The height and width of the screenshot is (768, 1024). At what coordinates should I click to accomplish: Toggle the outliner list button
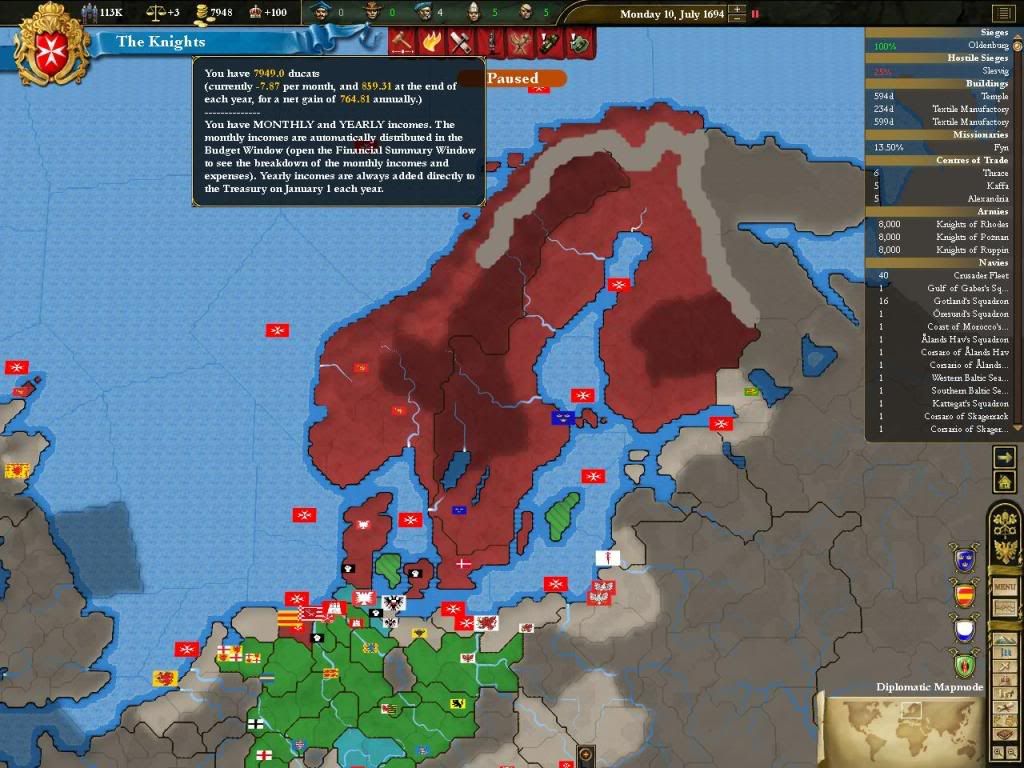click(x=1004, y=13)
